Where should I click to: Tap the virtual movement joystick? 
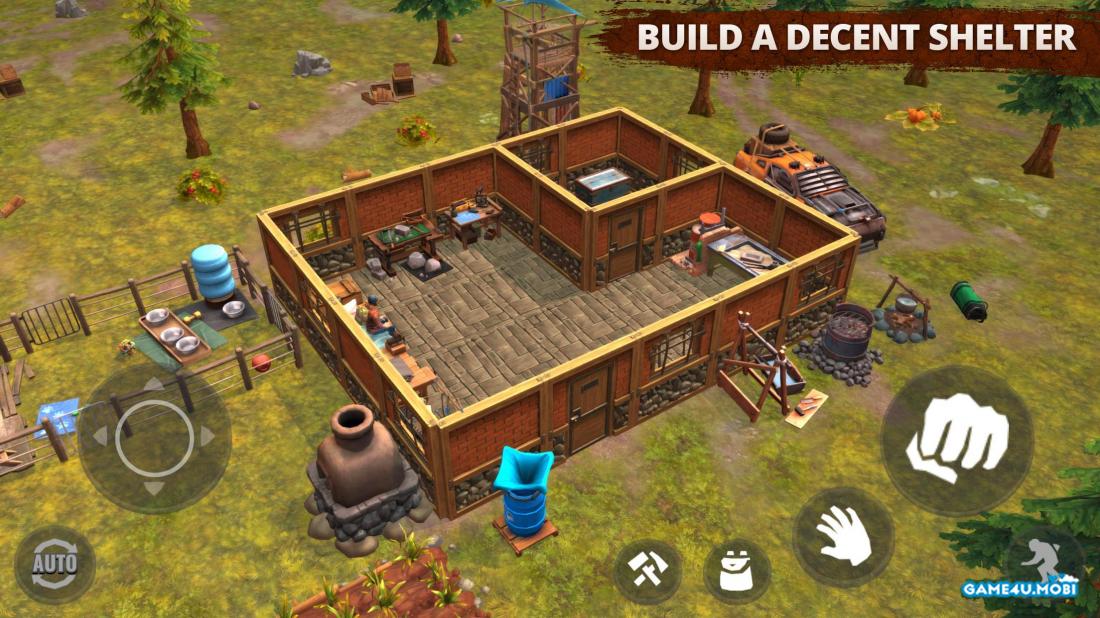154,437
